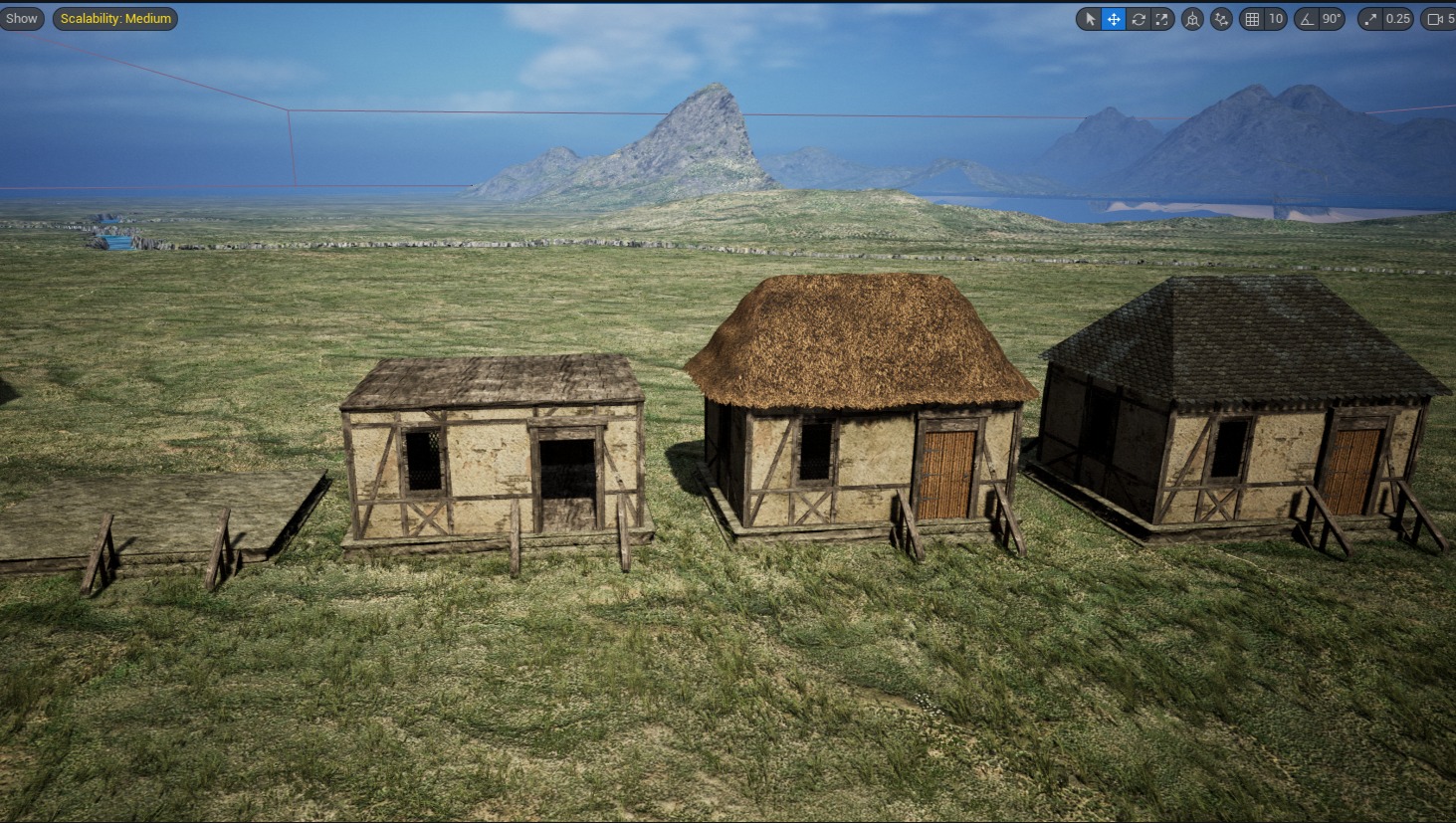Switch to the scale gizmo tool
Screen dimensions: 1456x823
point(1162,19)
